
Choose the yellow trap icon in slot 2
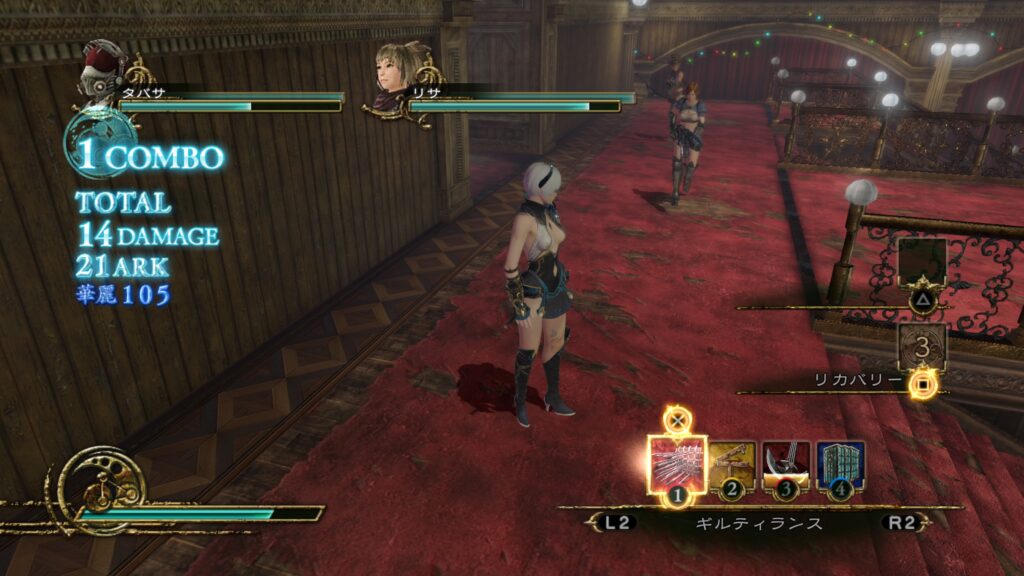click(732, 465)
